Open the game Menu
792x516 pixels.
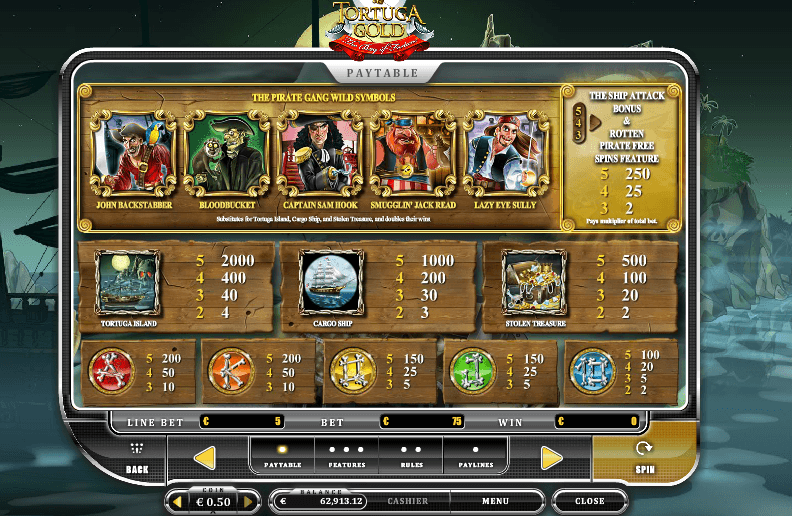(x=495, y=501)
